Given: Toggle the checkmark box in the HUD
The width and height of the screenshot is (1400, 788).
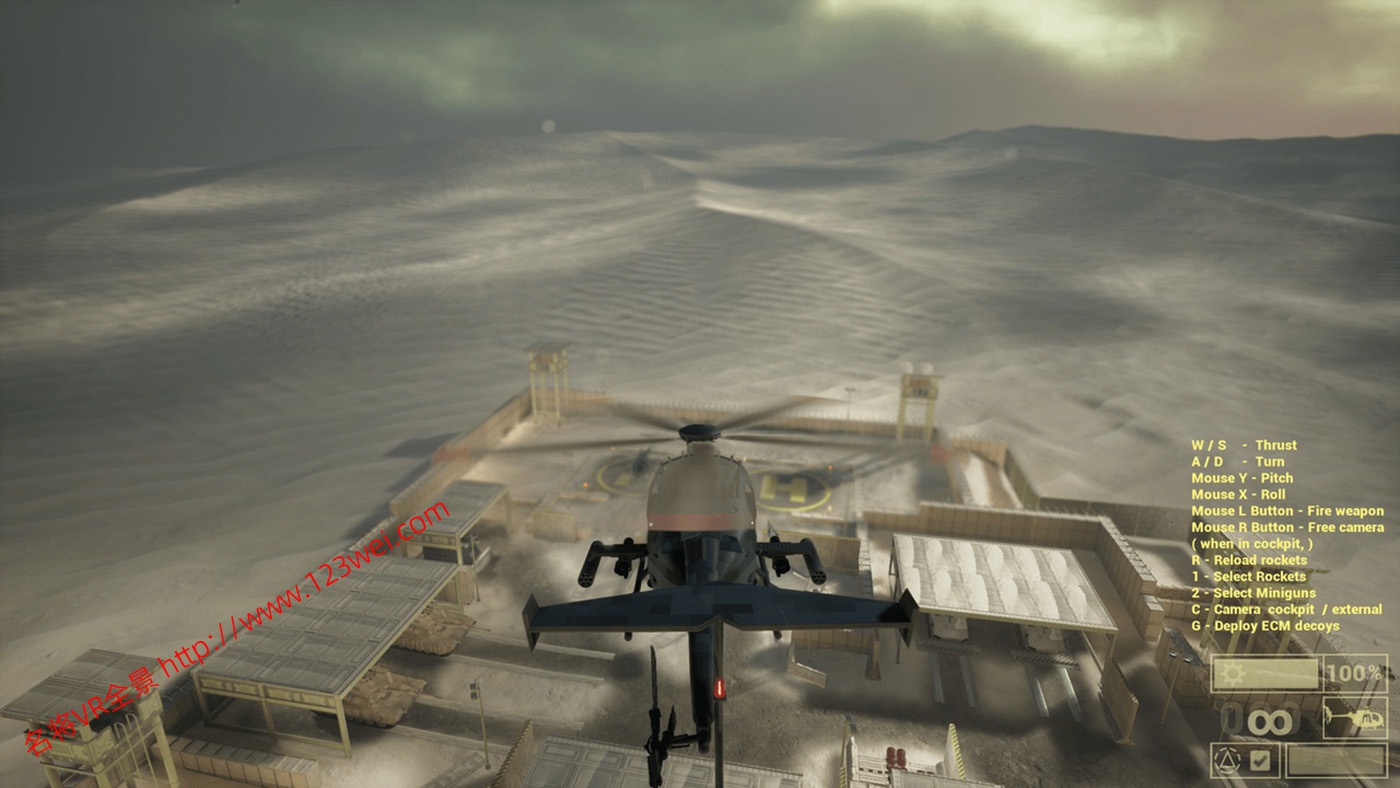Looking at the screenshot, I should tap(1259, 761).
